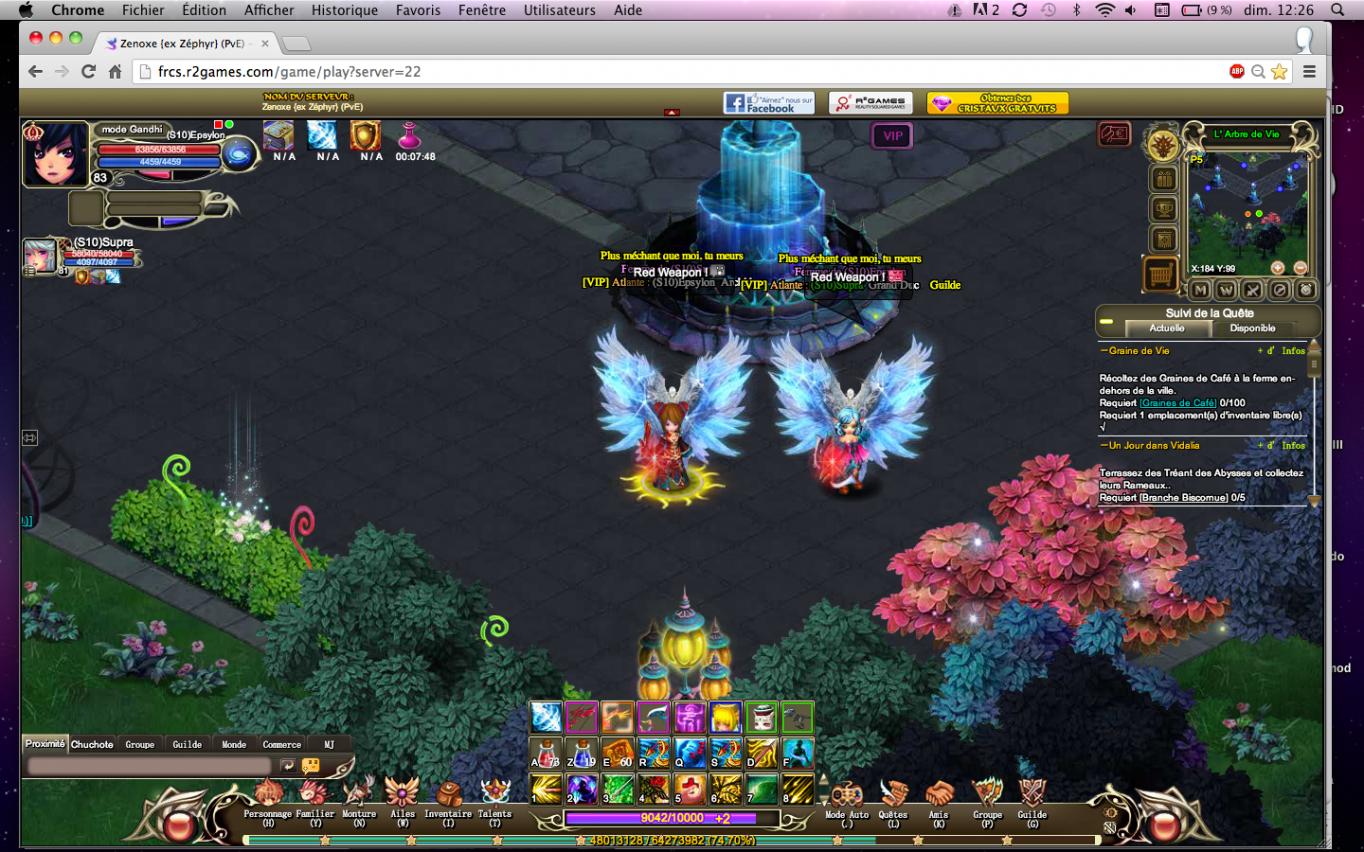Click the chat message input box

point(150,765)
